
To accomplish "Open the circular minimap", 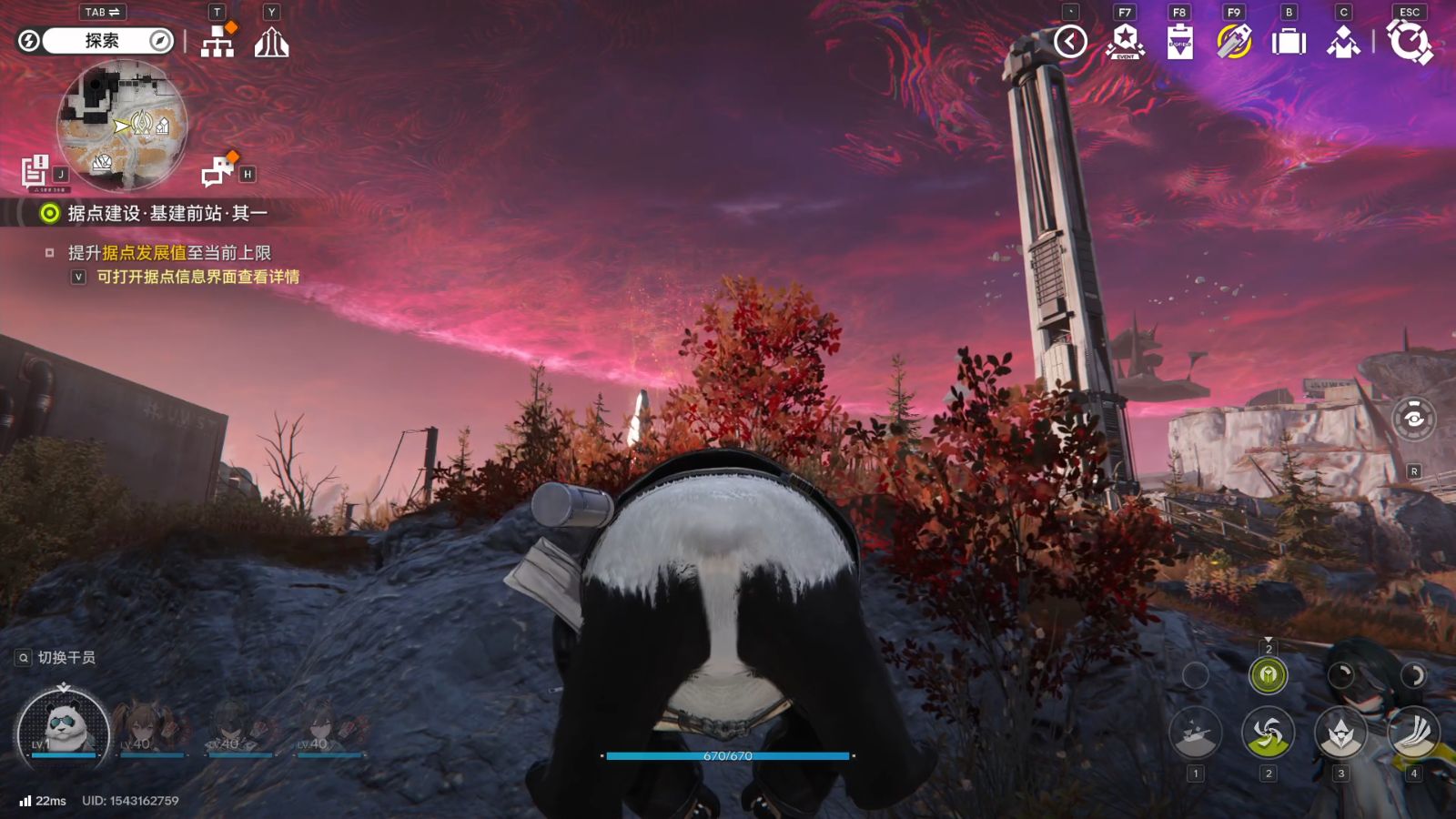I will 122,125.
